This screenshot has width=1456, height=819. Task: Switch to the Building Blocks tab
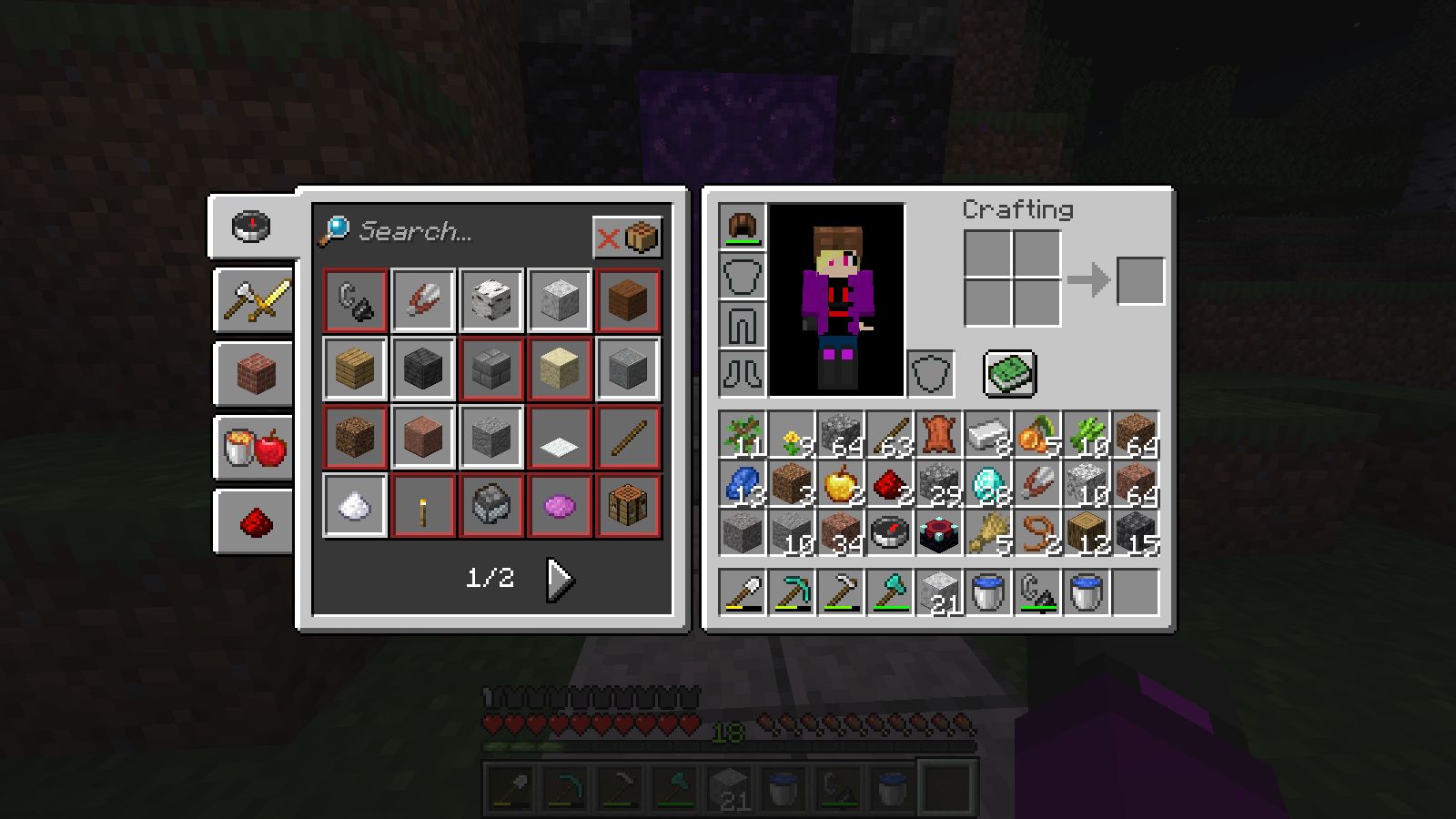[x=253, y=373]
